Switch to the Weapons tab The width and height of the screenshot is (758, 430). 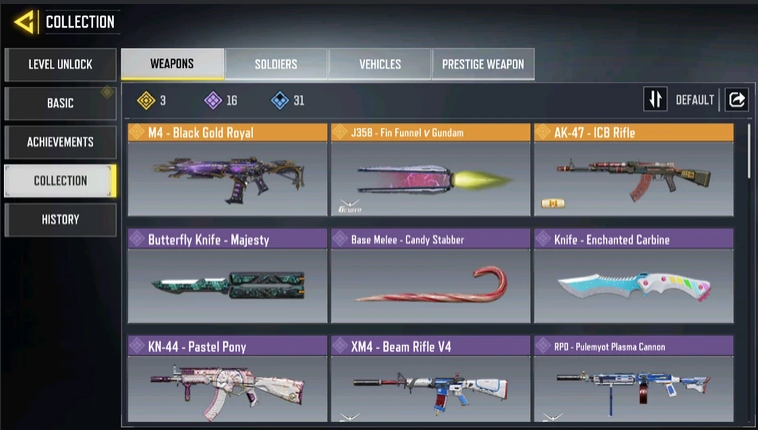coord(172,64)
